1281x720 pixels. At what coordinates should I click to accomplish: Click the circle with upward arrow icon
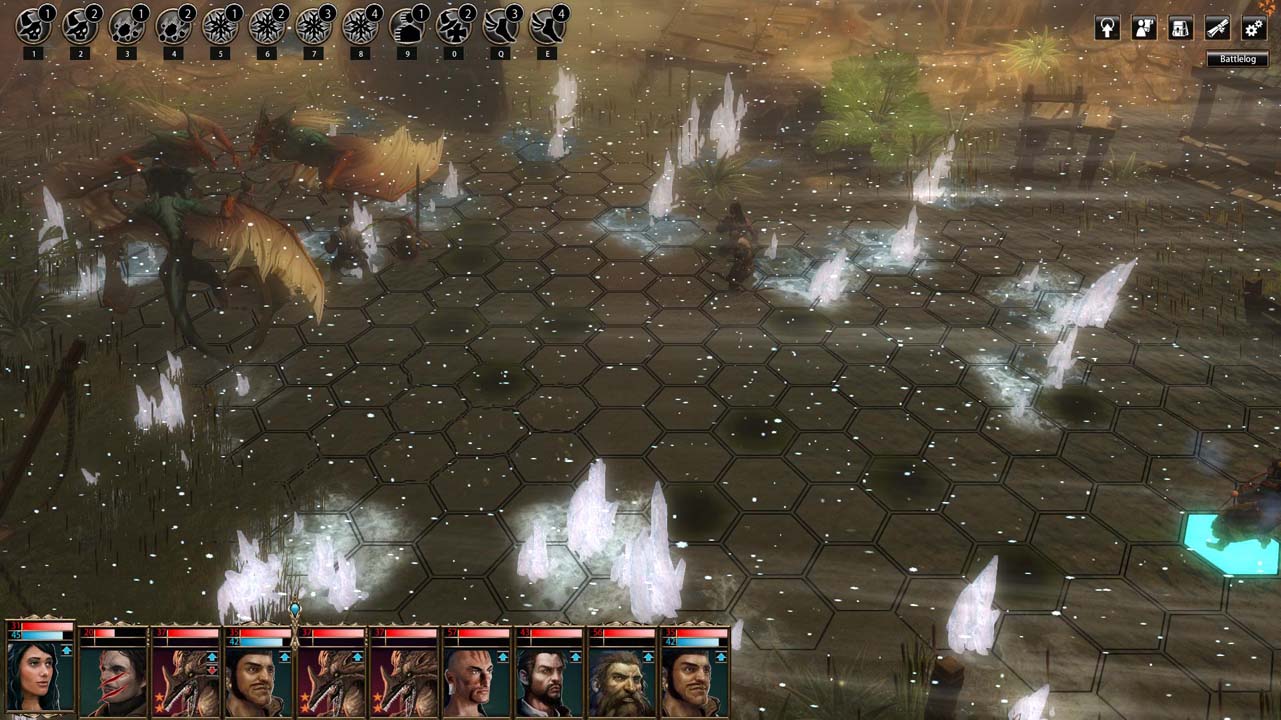pyautogui.click(x=1107, y=28)
